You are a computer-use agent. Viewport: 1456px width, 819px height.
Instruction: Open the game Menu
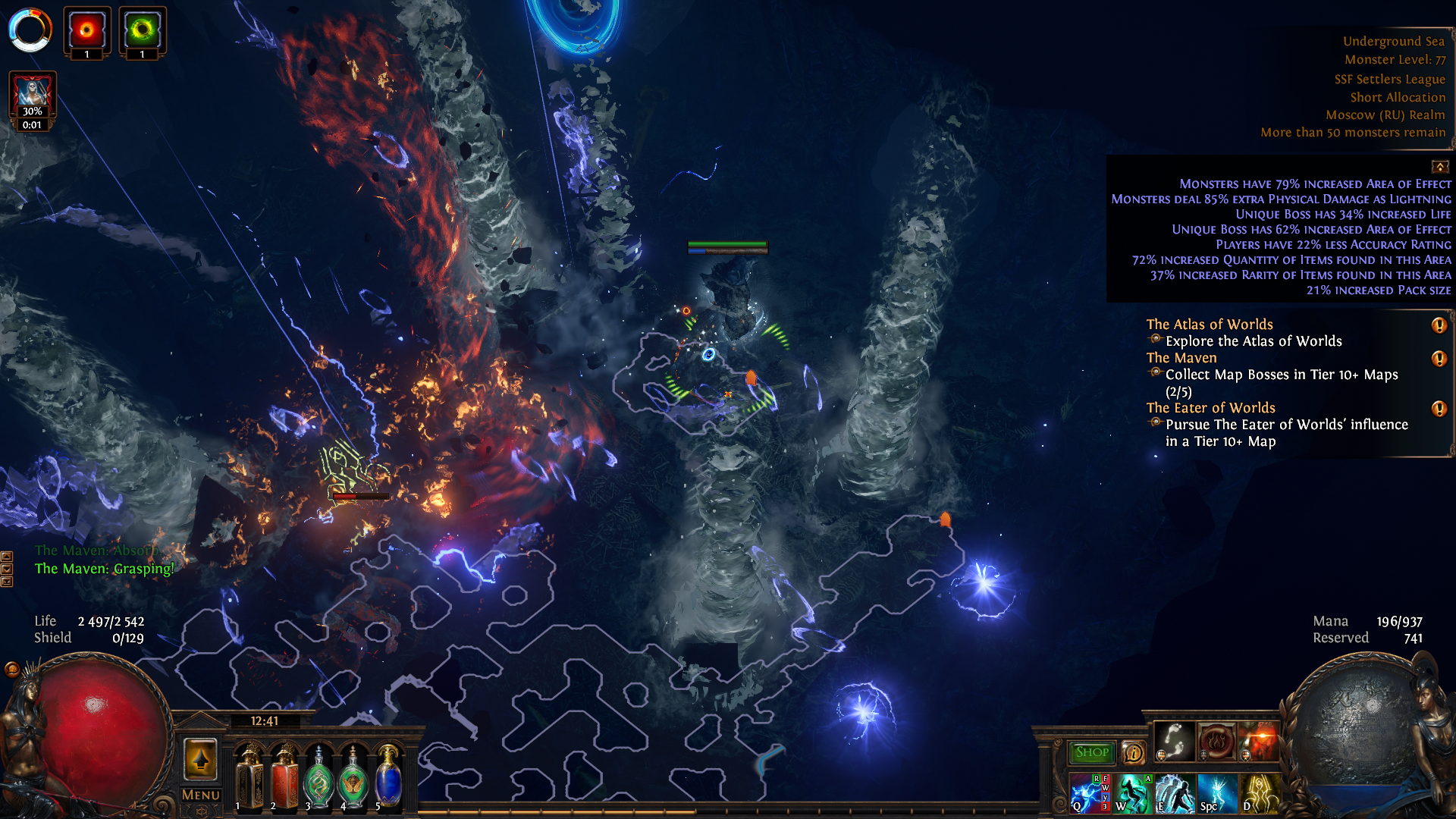201,795
